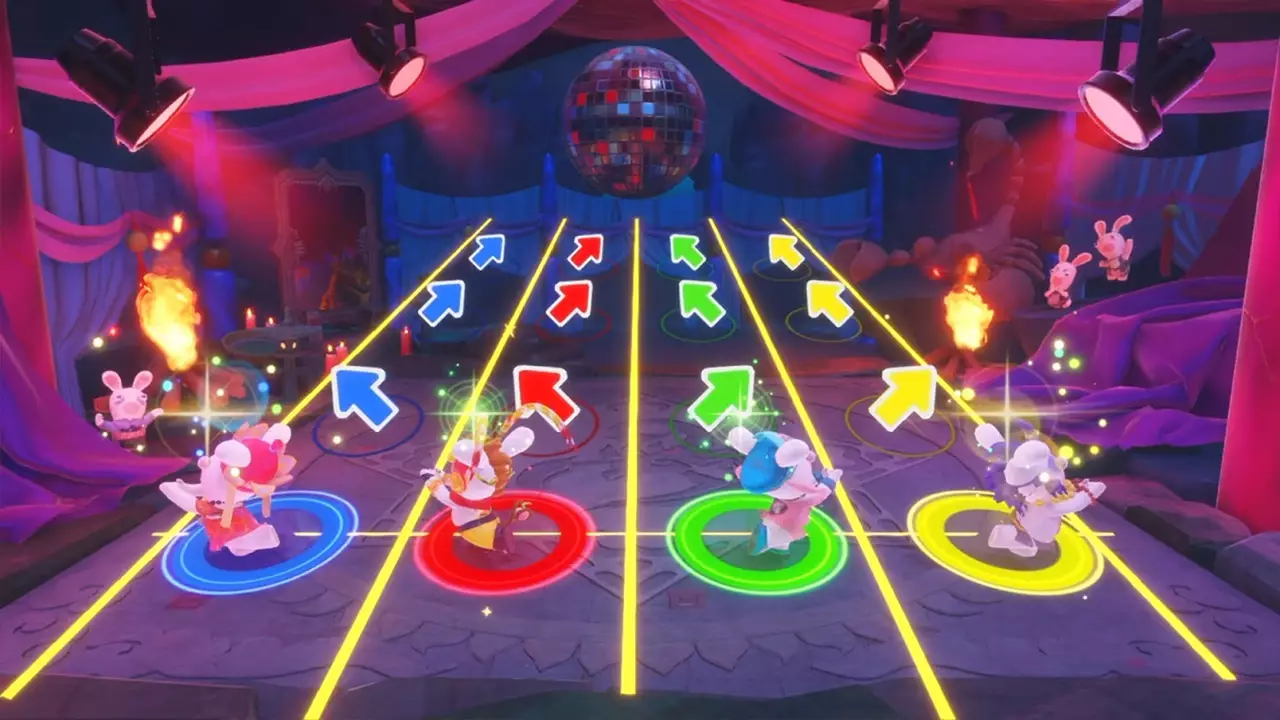Select the large green arrow prompt

click(x=725, y=400)
